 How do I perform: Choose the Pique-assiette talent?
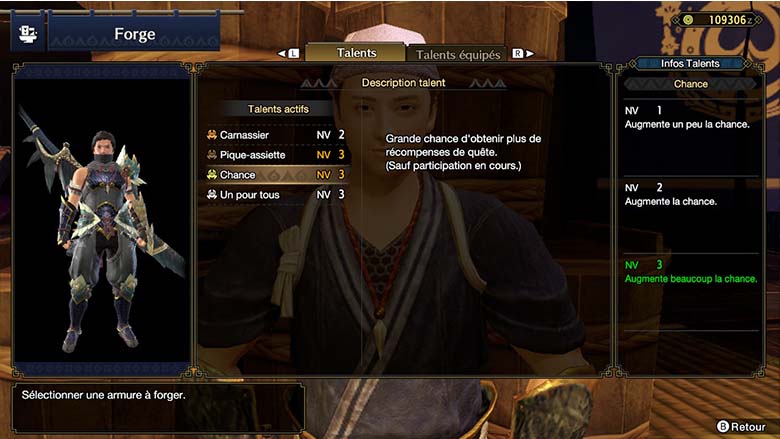point(274,155)
